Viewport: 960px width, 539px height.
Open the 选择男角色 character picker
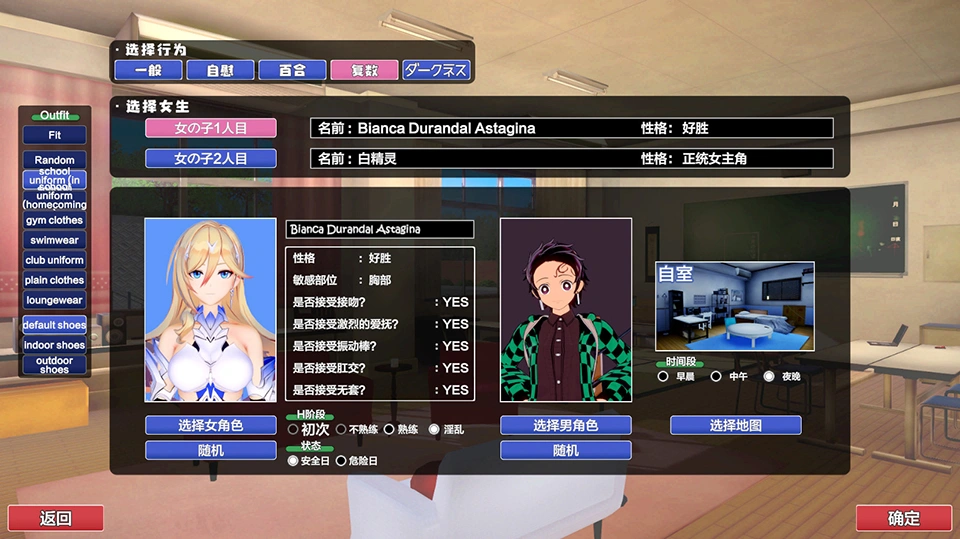point(565,425)
